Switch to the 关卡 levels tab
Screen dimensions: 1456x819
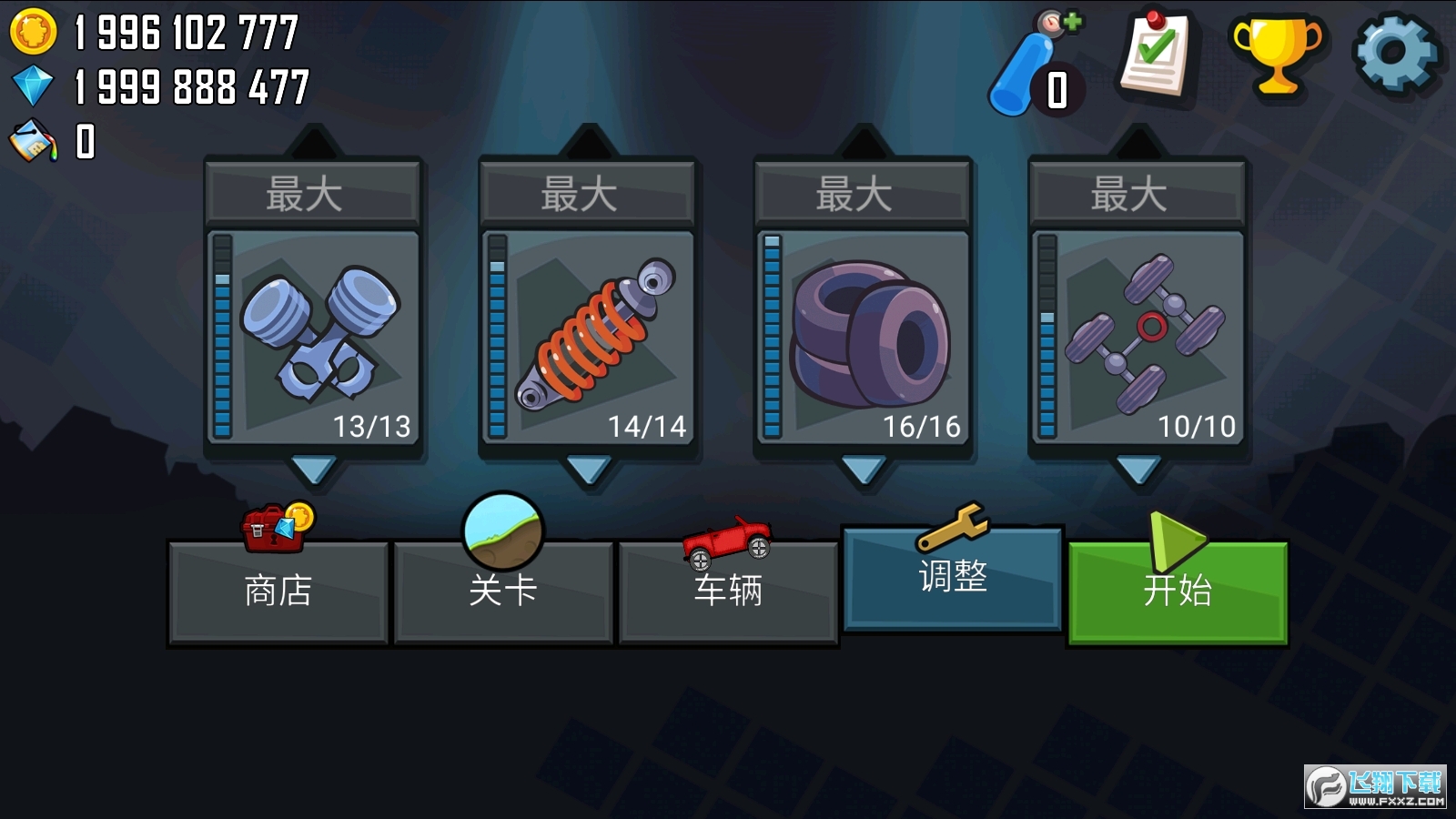tap(501, 591)
